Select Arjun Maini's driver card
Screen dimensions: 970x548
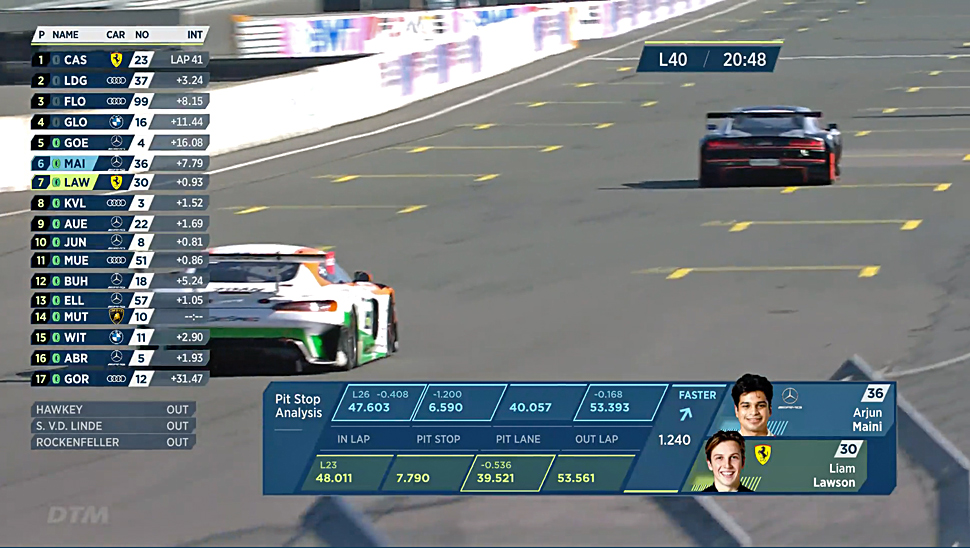[810, 410]
